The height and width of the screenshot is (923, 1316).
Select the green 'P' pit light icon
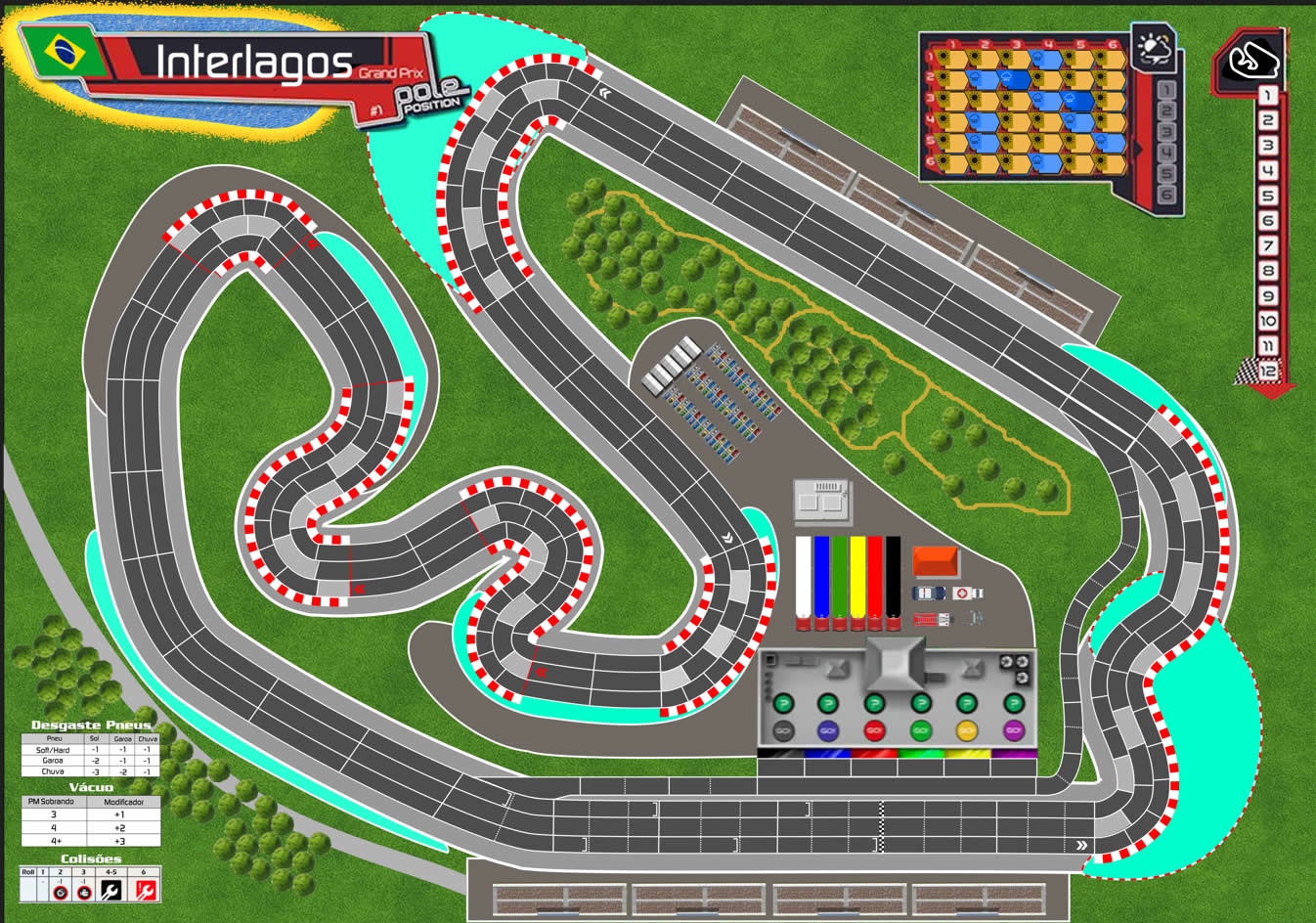pos(783,702)
